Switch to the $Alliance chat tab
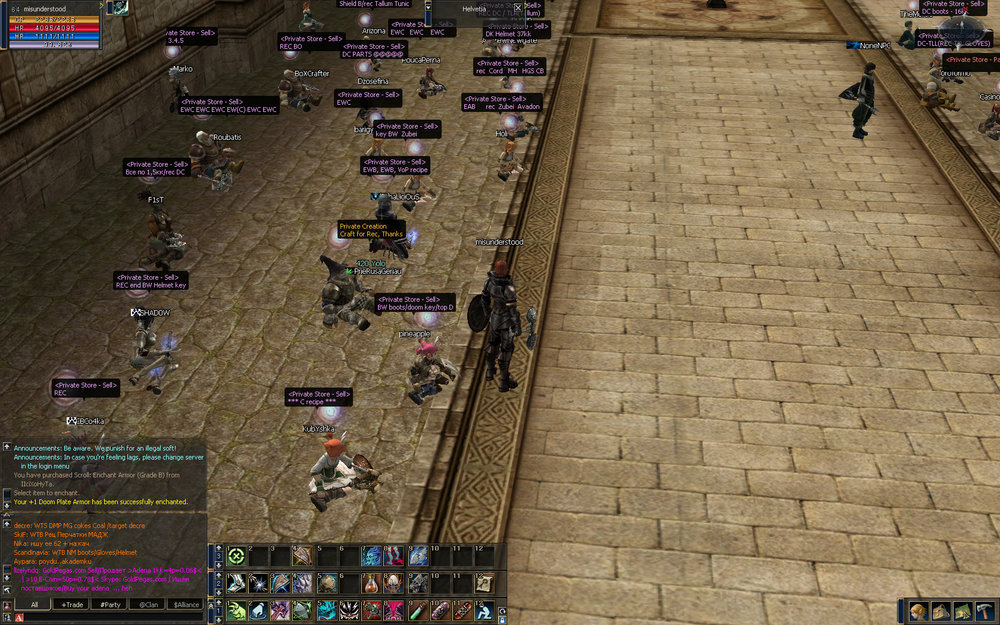This screenshot has width=1000, height=625. 186,604
